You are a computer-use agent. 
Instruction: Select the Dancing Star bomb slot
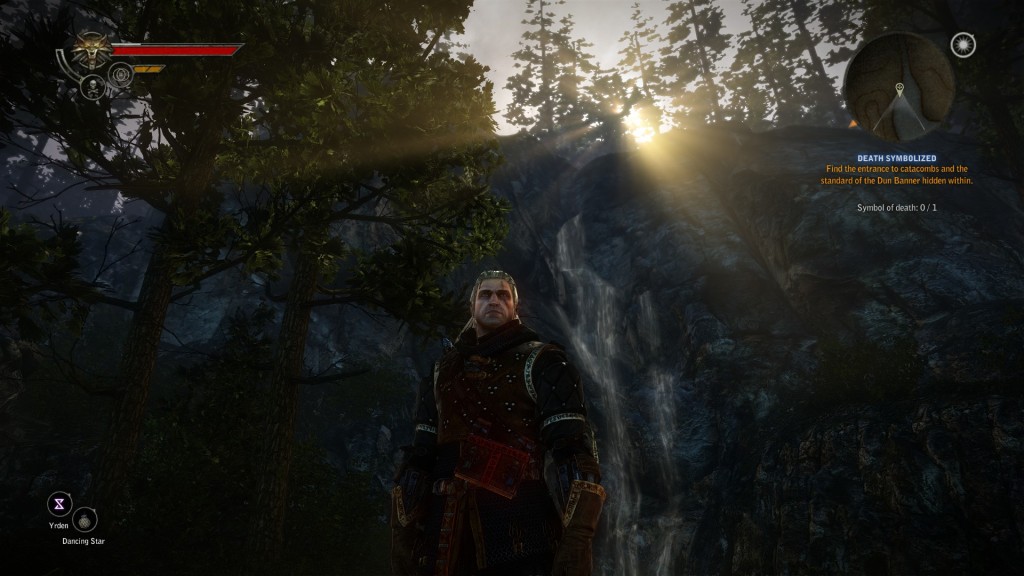tap(86, 519)
